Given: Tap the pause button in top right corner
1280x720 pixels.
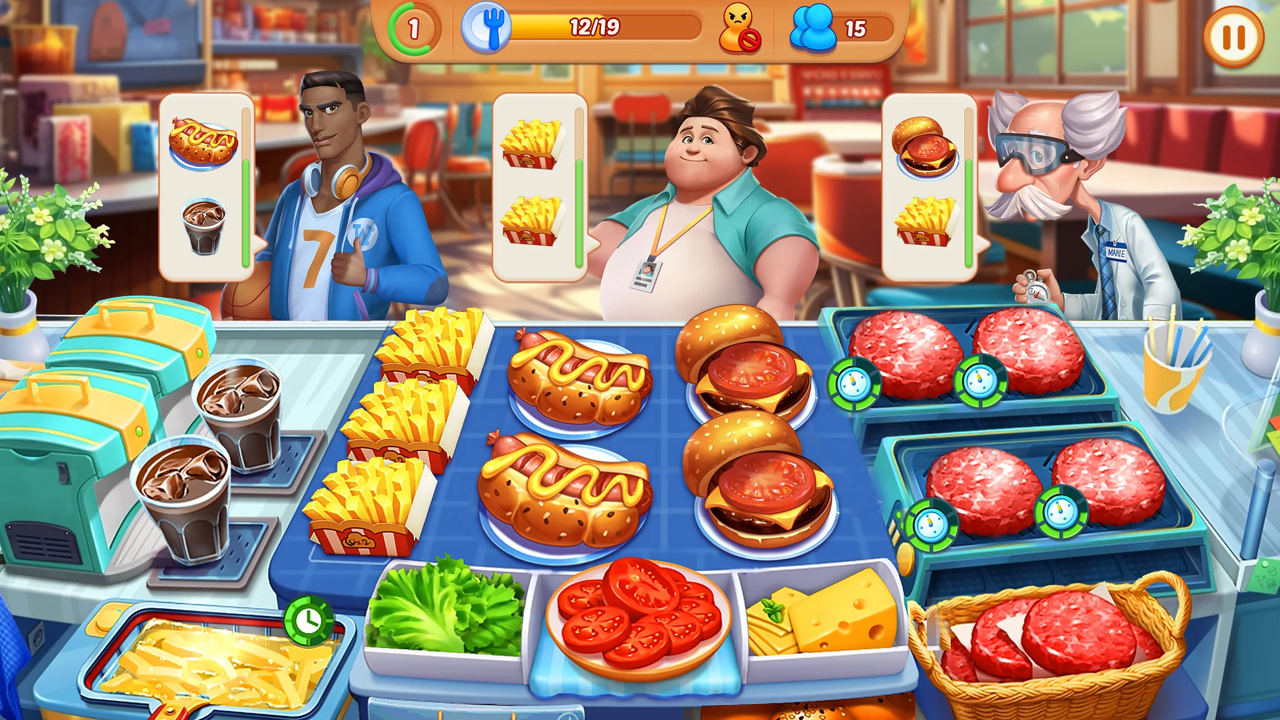Looking at the screenshot, I should [x=1232, y=38].
